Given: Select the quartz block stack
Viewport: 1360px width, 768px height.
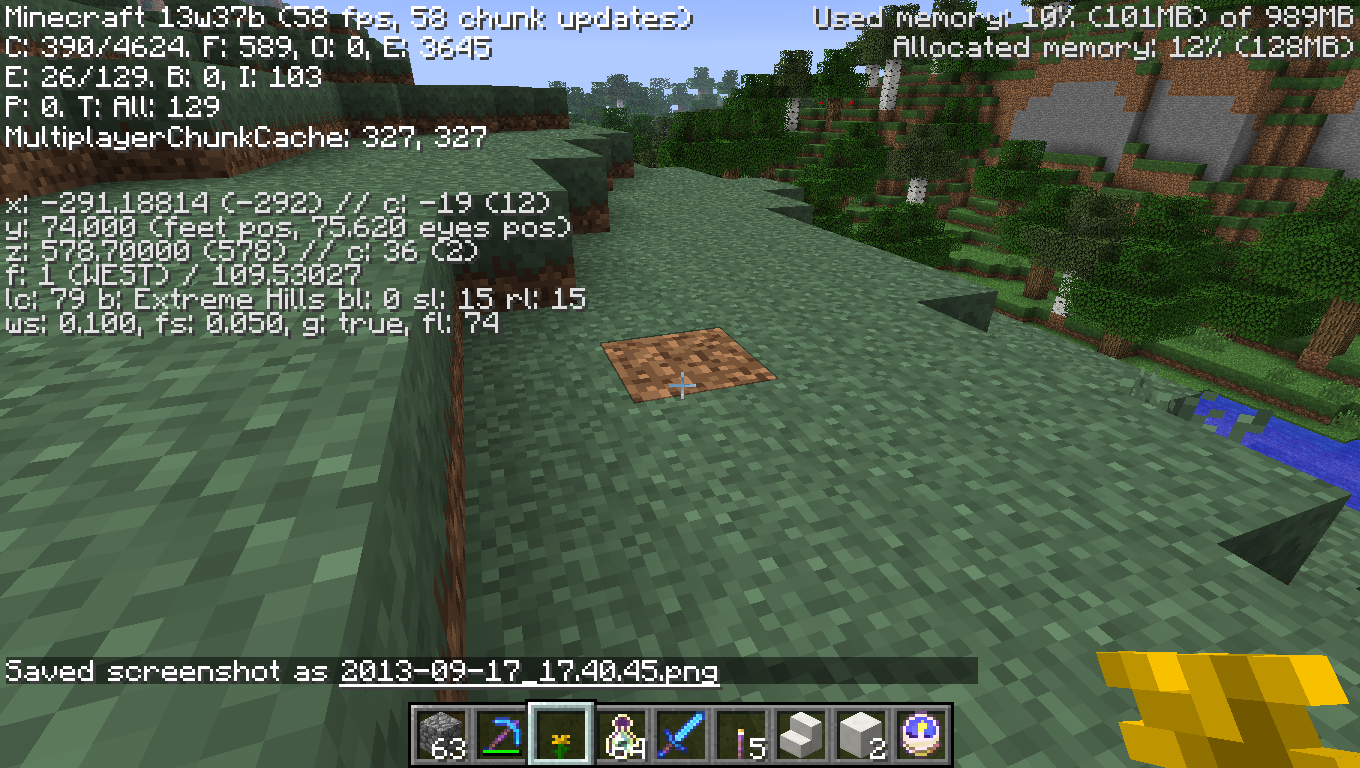Looking at the screenshot, I should click(860, 735).
